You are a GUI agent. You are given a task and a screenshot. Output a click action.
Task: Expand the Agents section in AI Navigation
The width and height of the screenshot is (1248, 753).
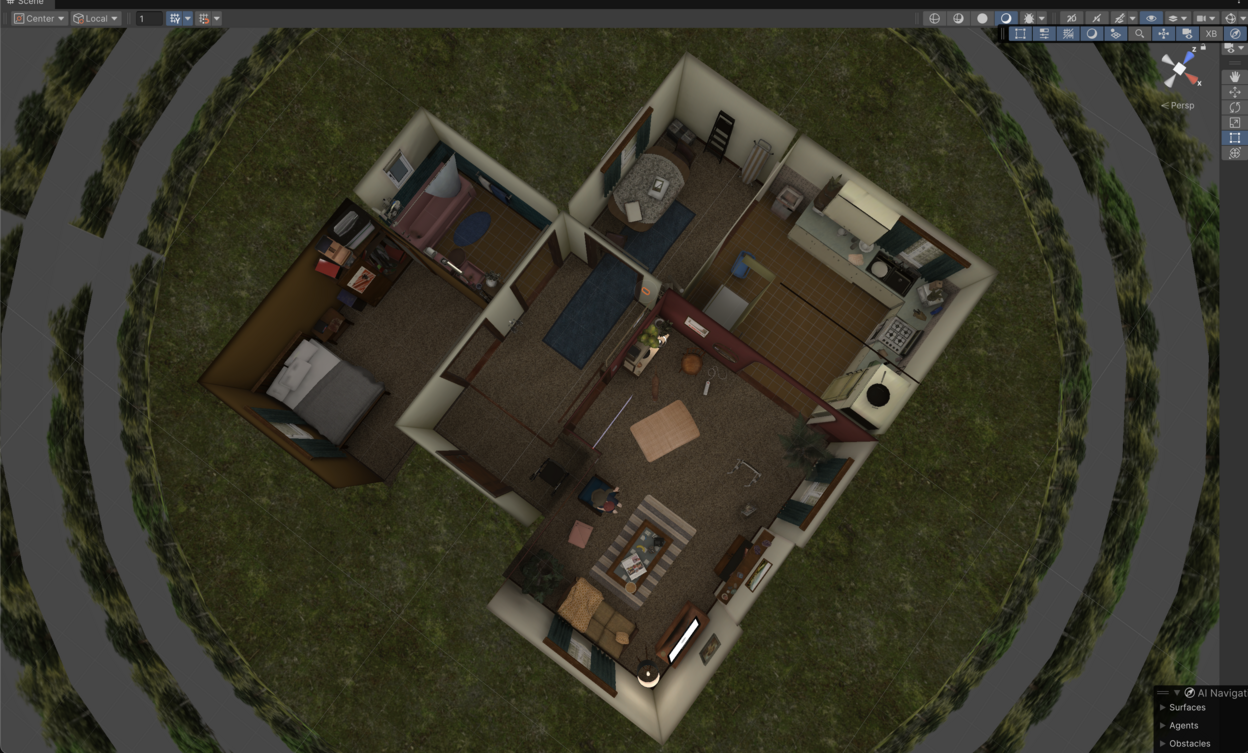[1183, 725]
